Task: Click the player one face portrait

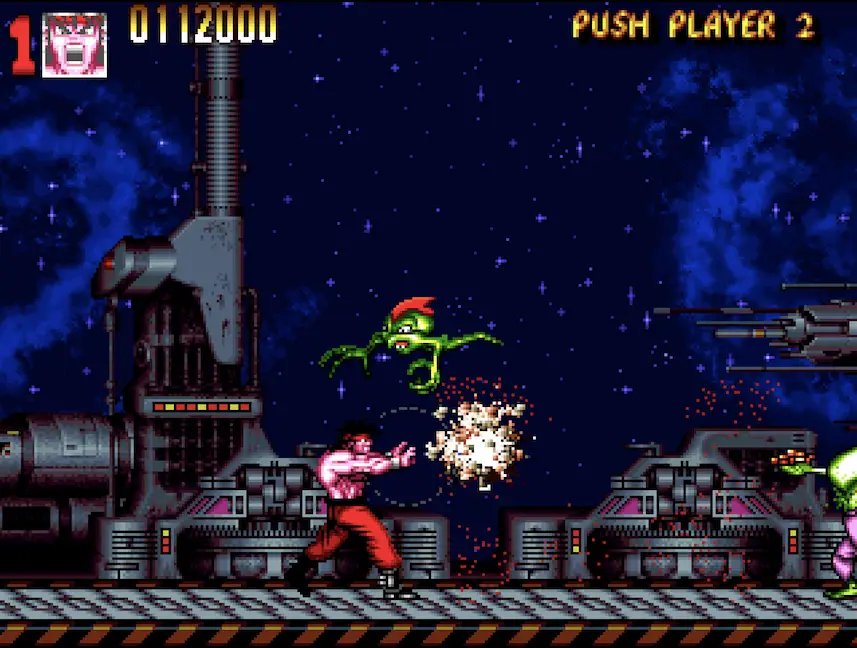Action: point(74,44)
